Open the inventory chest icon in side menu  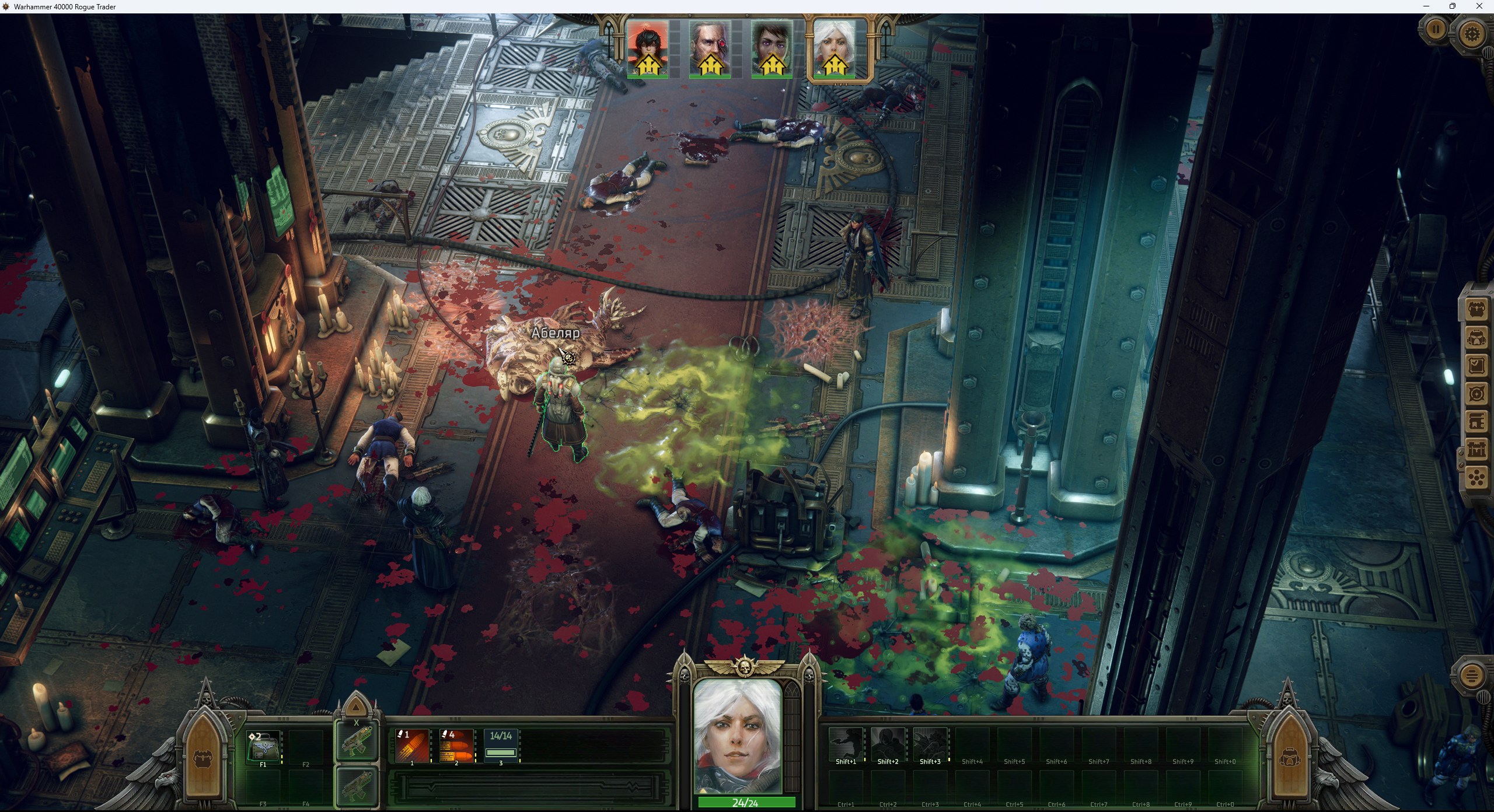1476,309
